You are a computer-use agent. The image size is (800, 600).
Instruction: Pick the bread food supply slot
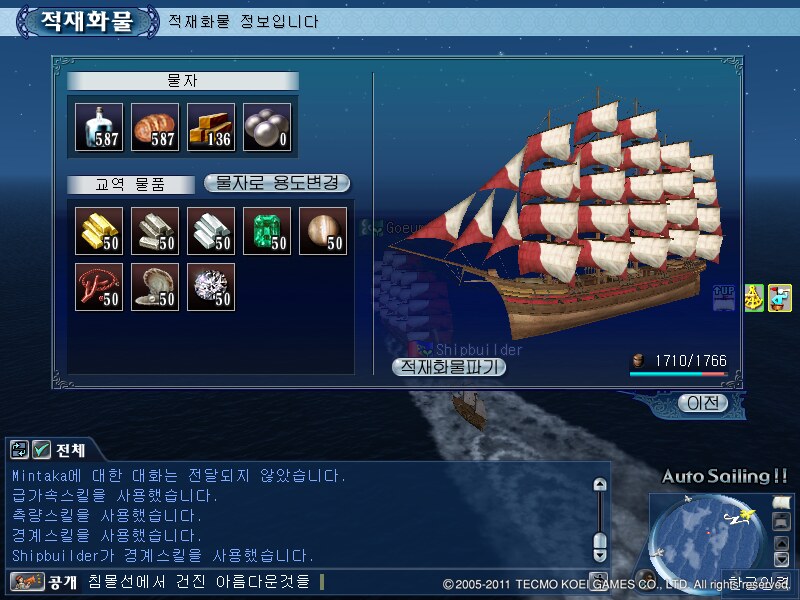point(155,128)
